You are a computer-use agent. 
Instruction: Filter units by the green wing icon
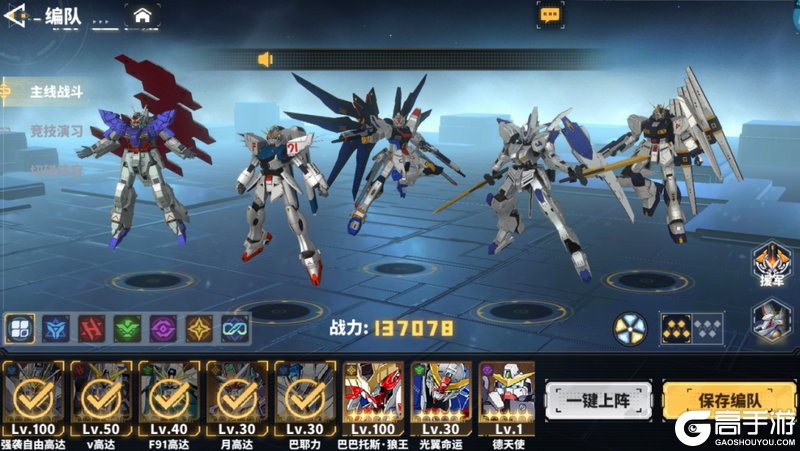(127, 328)
